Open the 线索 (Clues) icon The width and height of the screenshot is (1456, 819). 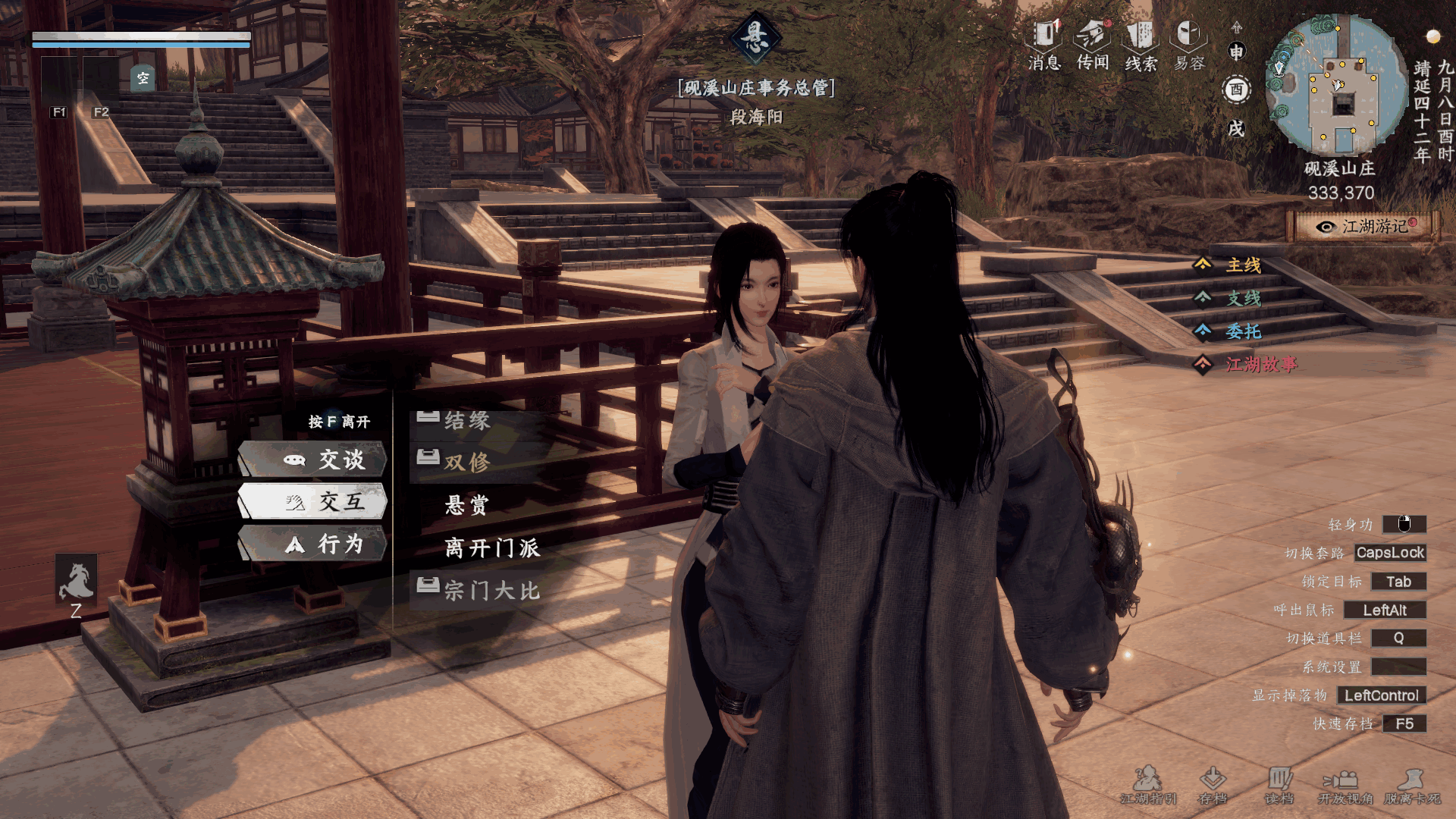pyautogui.click(x=1141, y=45)
